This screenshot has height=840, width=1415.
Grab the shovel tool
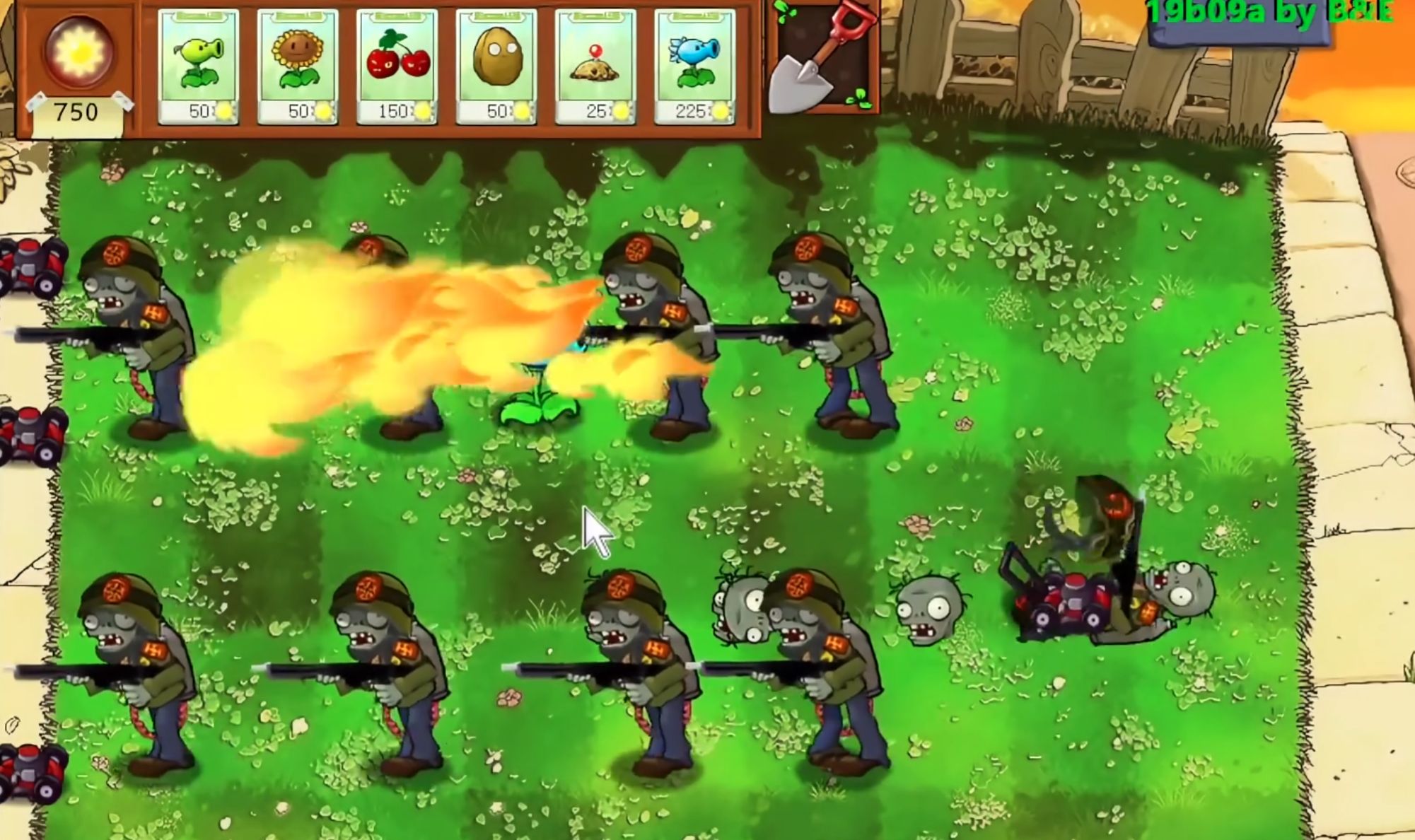tap(824, 58)
